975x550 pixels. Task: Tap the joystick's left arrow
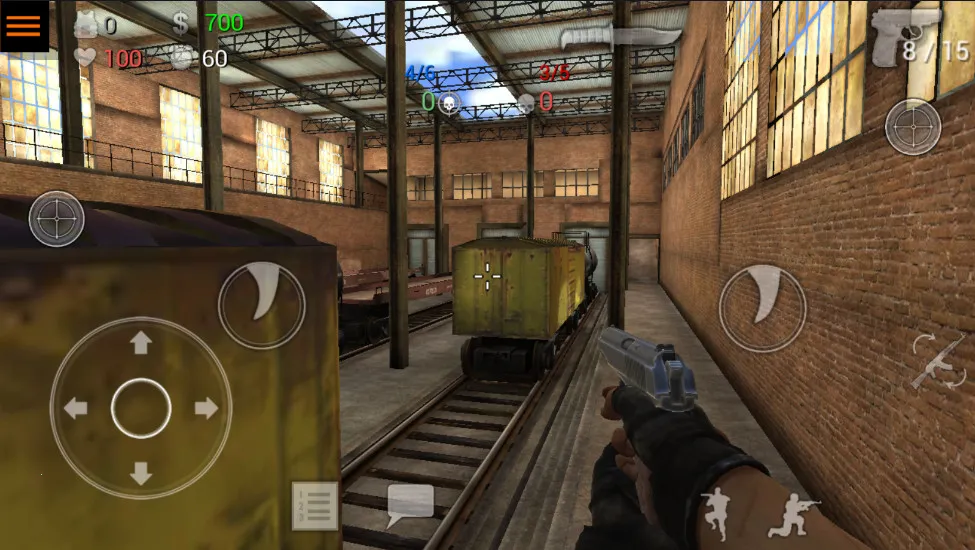coord(75,408)
